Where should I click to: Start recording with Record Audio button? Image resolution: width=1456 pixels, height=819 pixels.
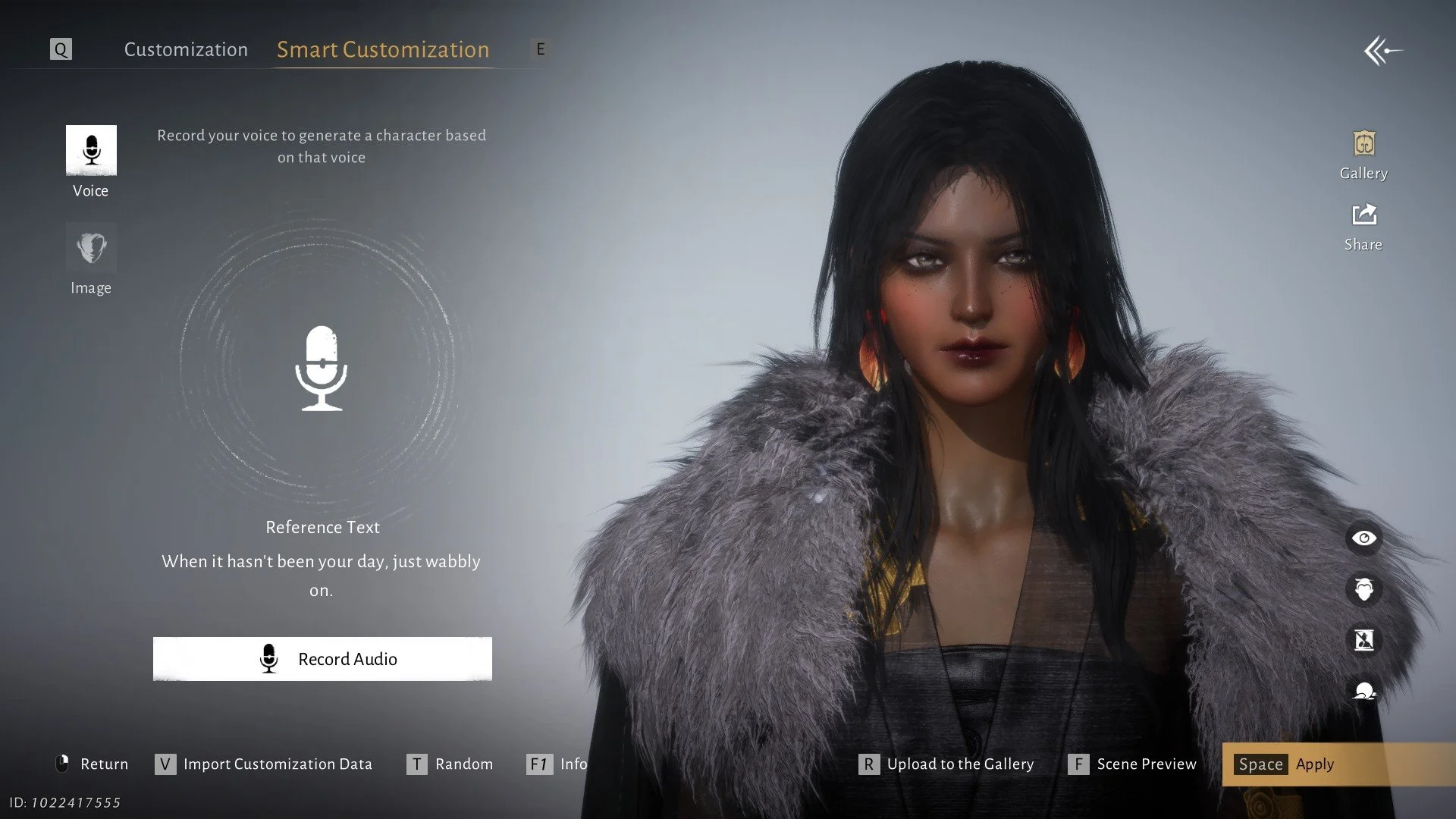point(322,659)
